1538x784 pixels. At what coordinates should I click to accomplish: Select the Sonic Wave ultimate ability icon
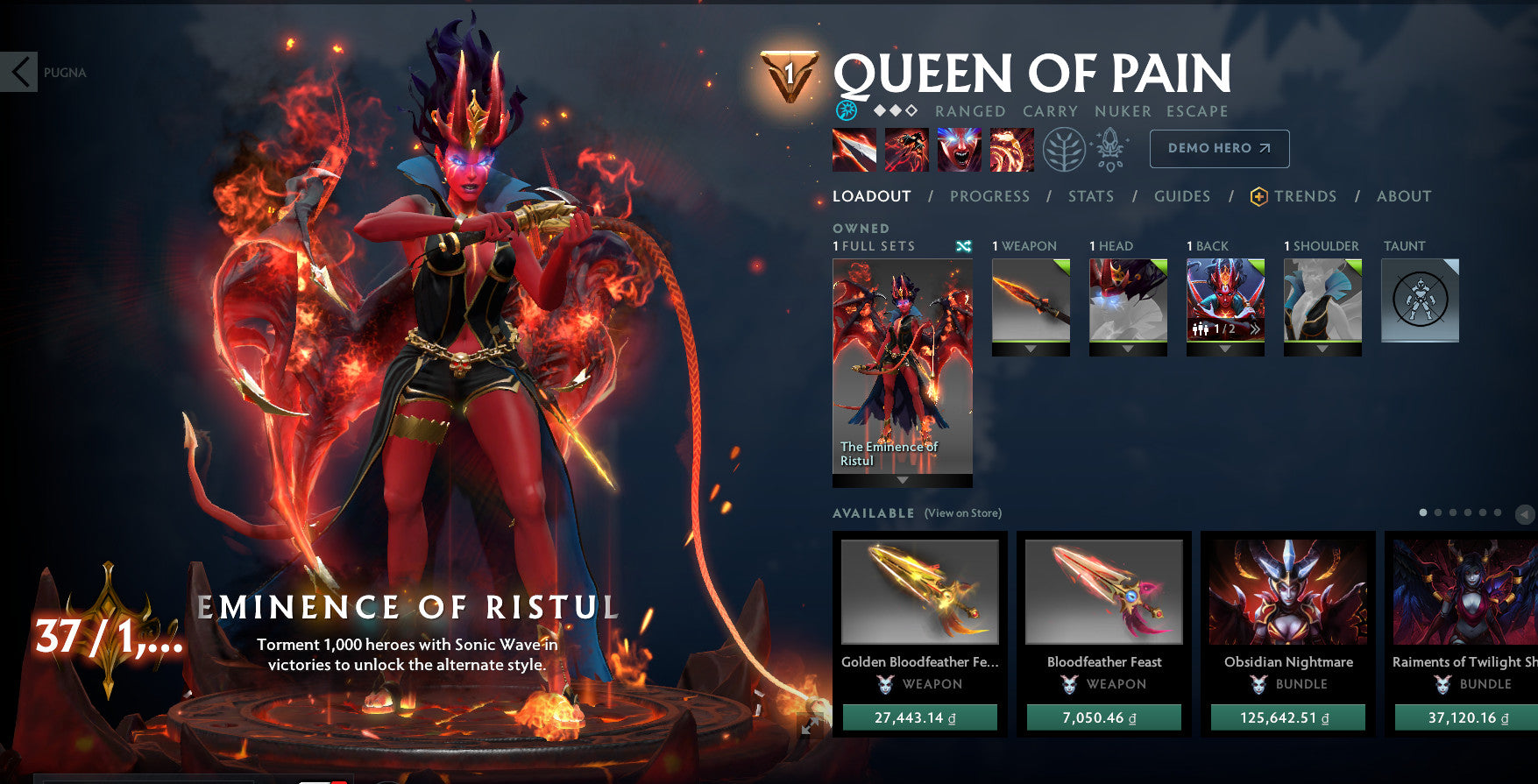point(1012,149)
